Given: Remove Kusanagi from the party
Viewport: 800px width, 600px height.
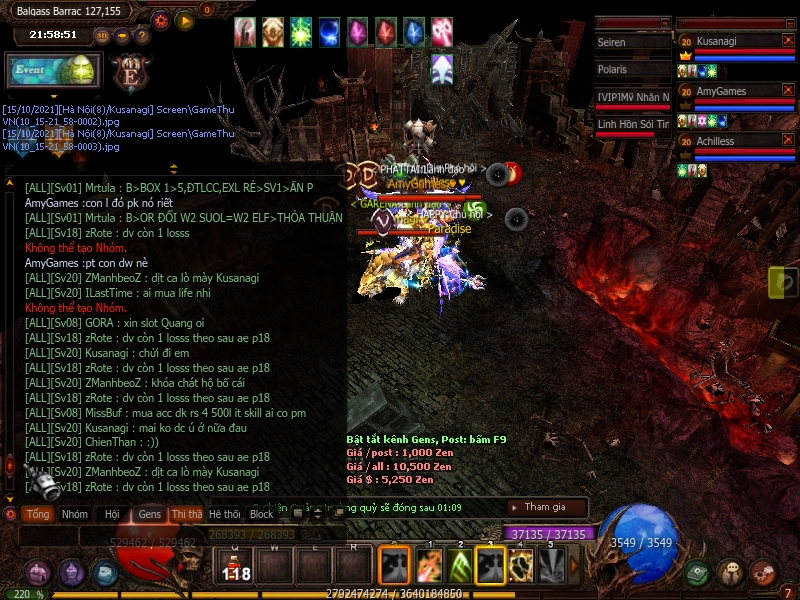Looking at the screenshot, I should point(787,41).
